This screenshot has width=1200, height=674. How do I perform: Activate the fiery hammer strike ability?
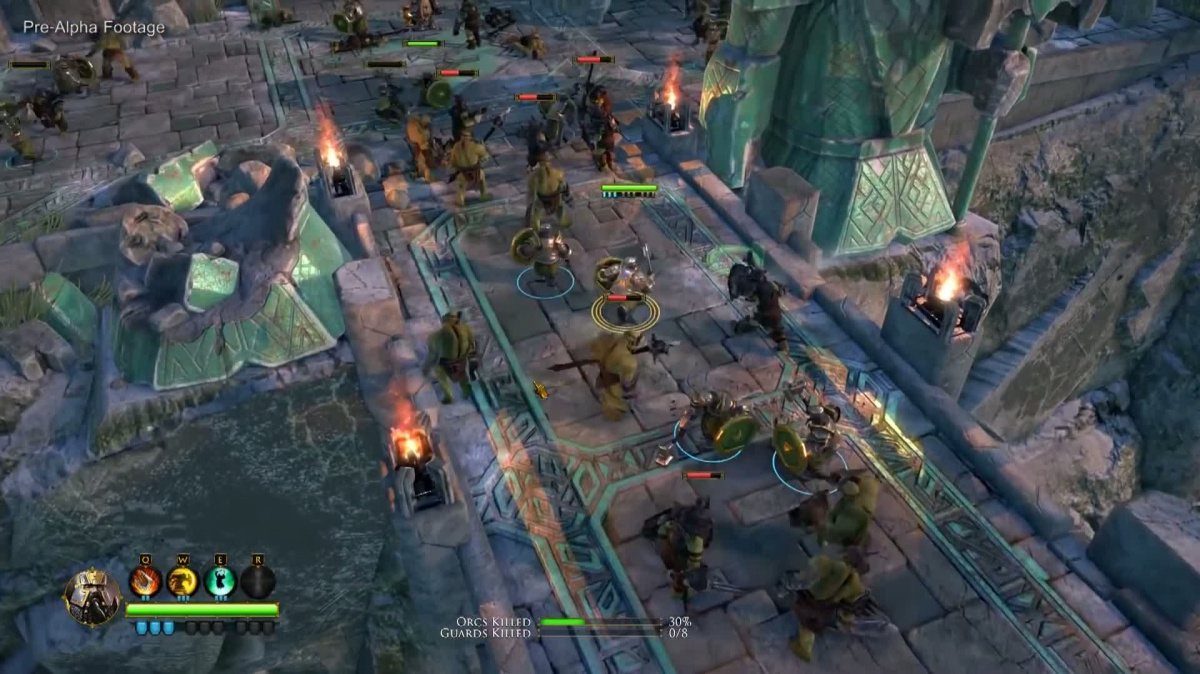click(145, 581)
